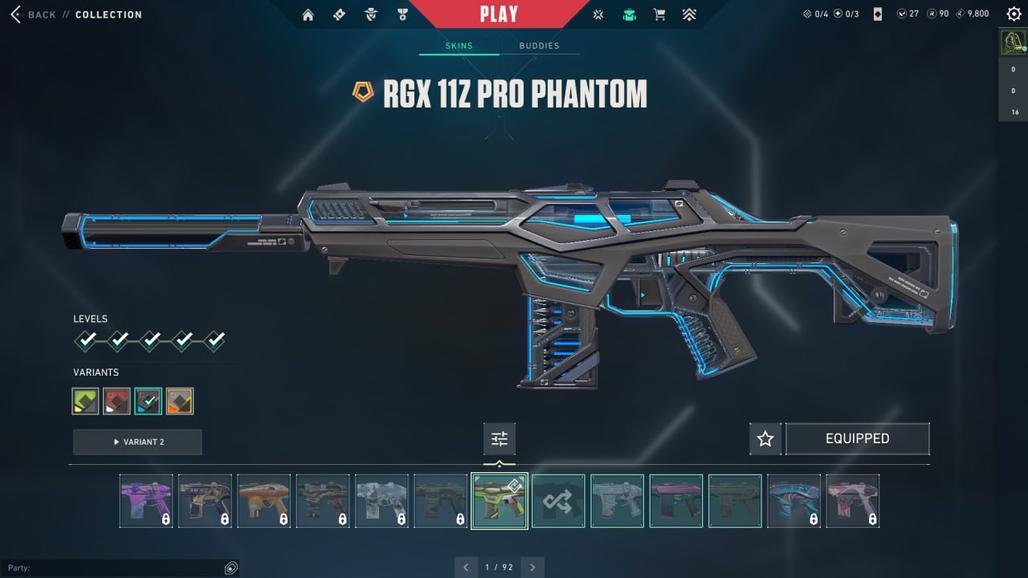This screenshot has height=578, width=1028.
Task: Select the green RGX Phantom thumbnail
Action: point(499,501)
